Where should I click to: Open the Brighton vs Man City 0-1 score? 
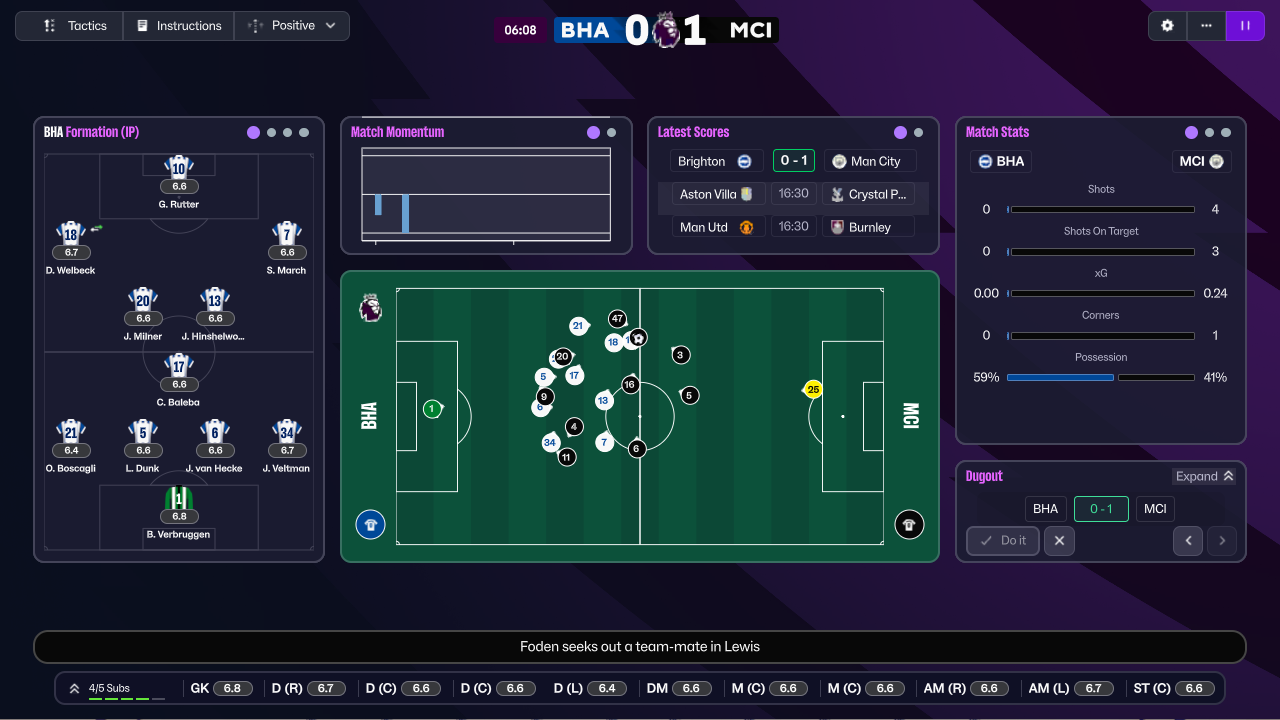click(x=794, y=161)
